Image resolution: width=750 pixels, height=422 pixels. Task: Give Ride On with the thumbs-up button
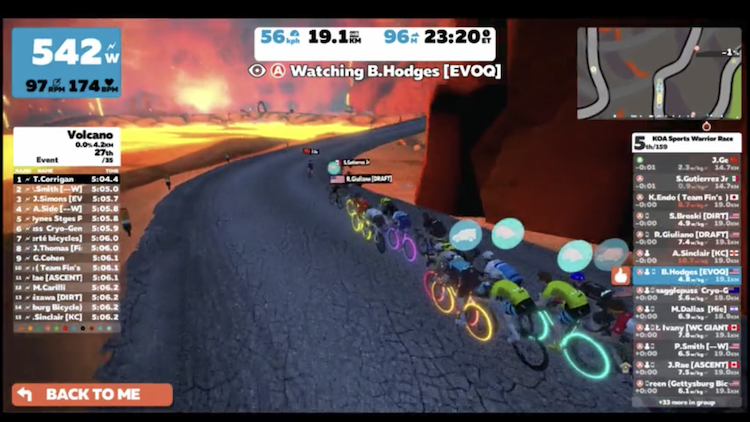(620, 273)
